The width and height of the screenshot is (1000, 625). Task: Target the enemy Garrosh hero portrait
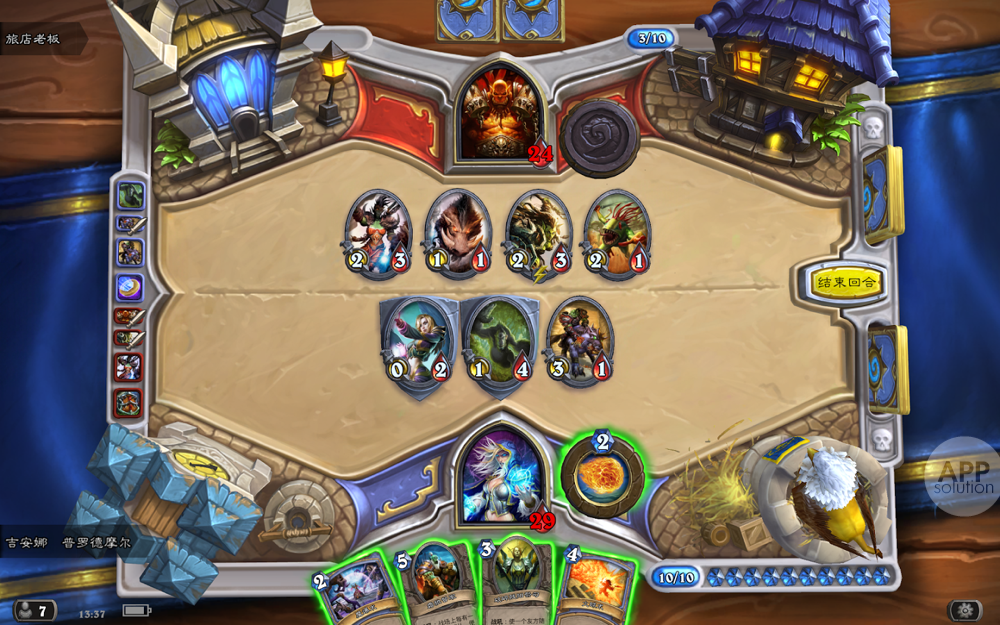tap(498, 113)
